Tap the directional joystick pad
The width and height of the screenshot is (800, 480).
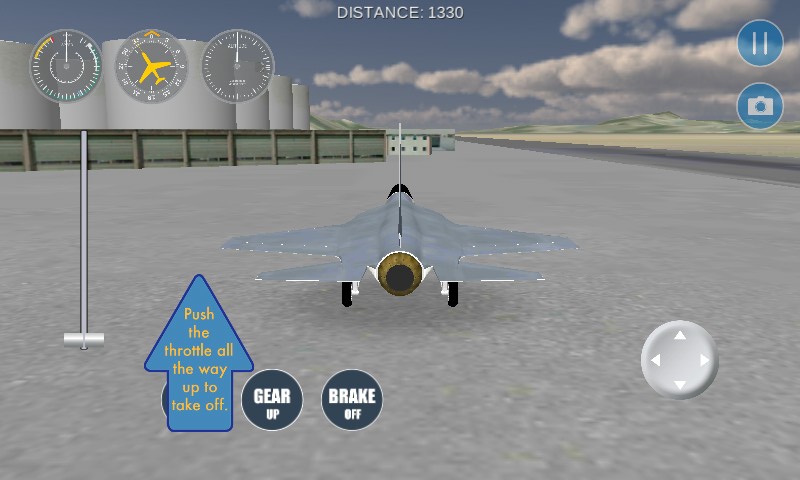click(679, 360)
